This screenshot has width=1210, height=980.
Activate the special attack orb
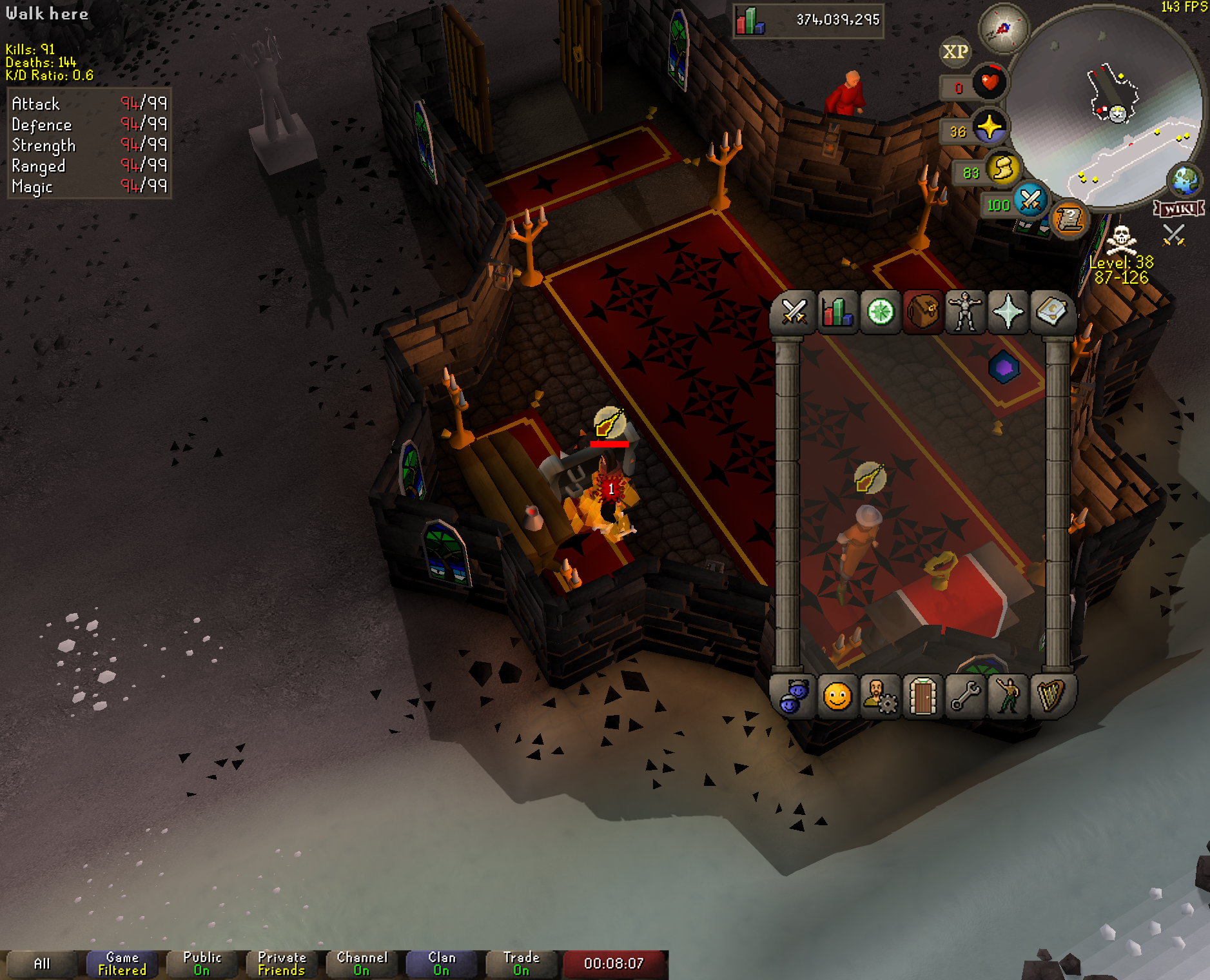(x=1029, y=201)
